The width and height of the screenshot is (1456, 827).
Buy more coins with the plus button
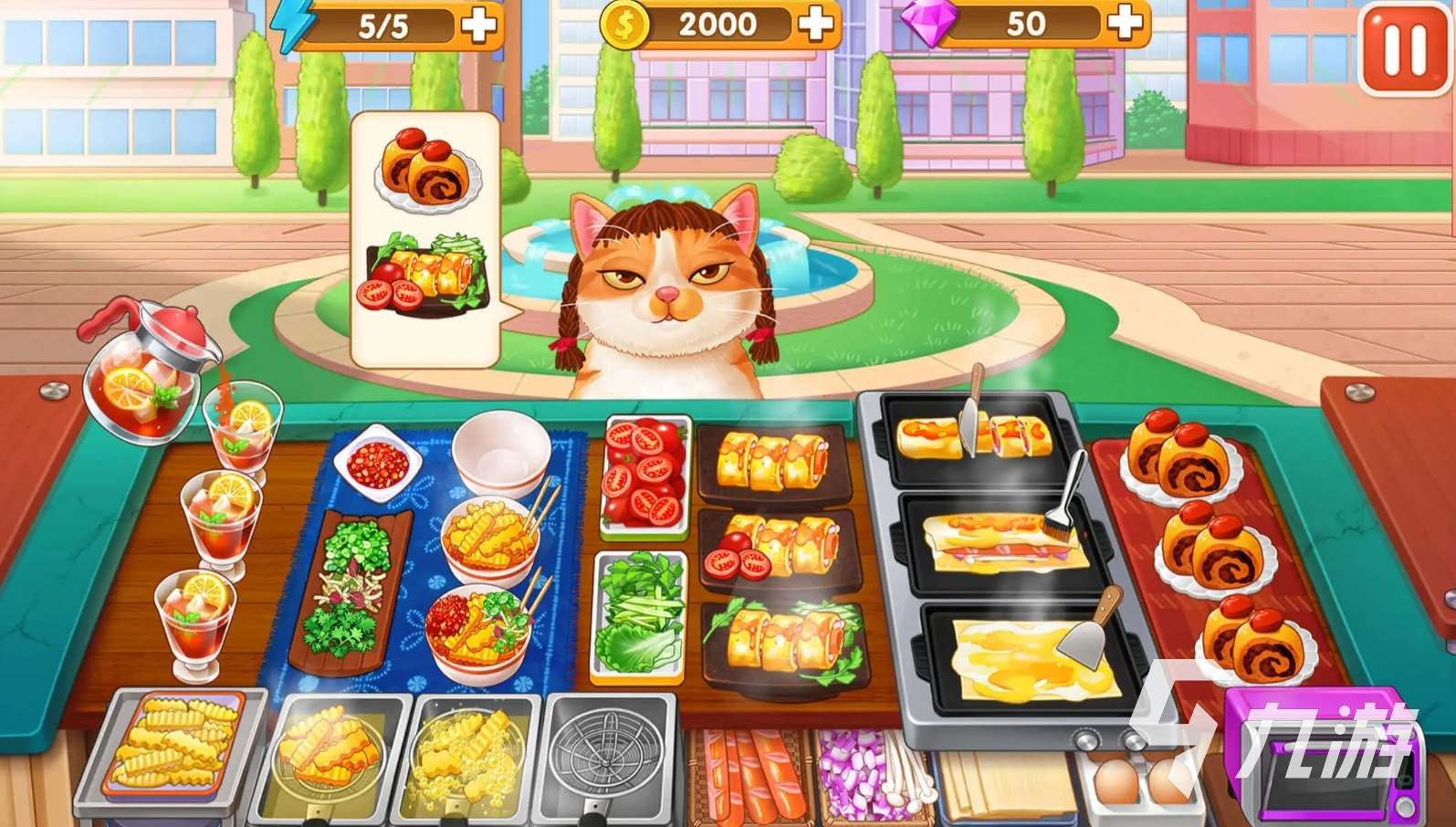[x=815, y=25]
